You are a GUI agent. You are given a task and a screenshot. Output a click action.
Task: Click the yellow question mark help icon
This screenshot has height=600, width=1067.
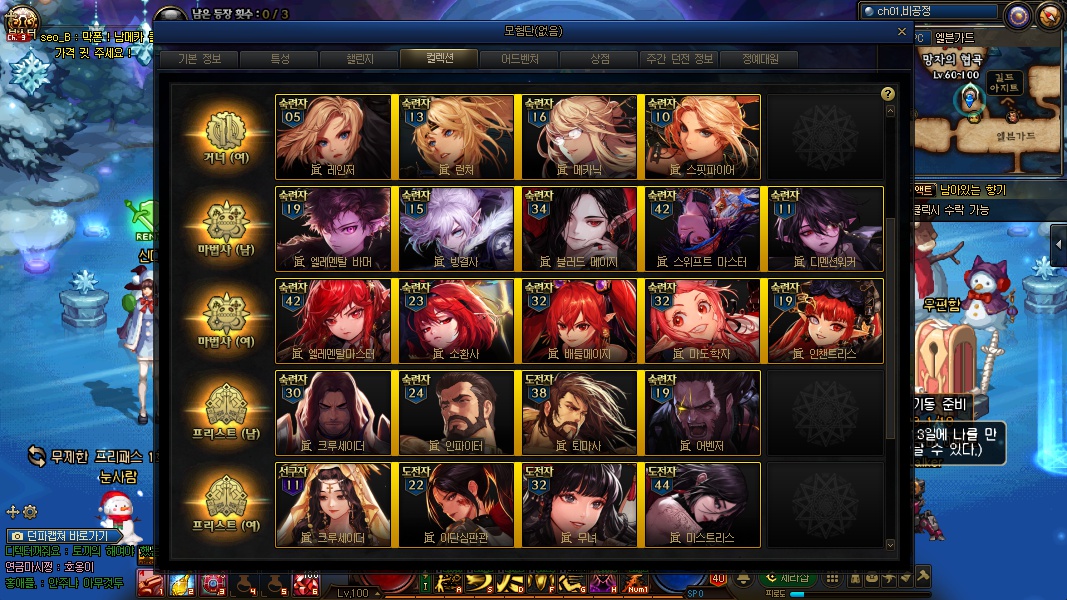(887, 94)
